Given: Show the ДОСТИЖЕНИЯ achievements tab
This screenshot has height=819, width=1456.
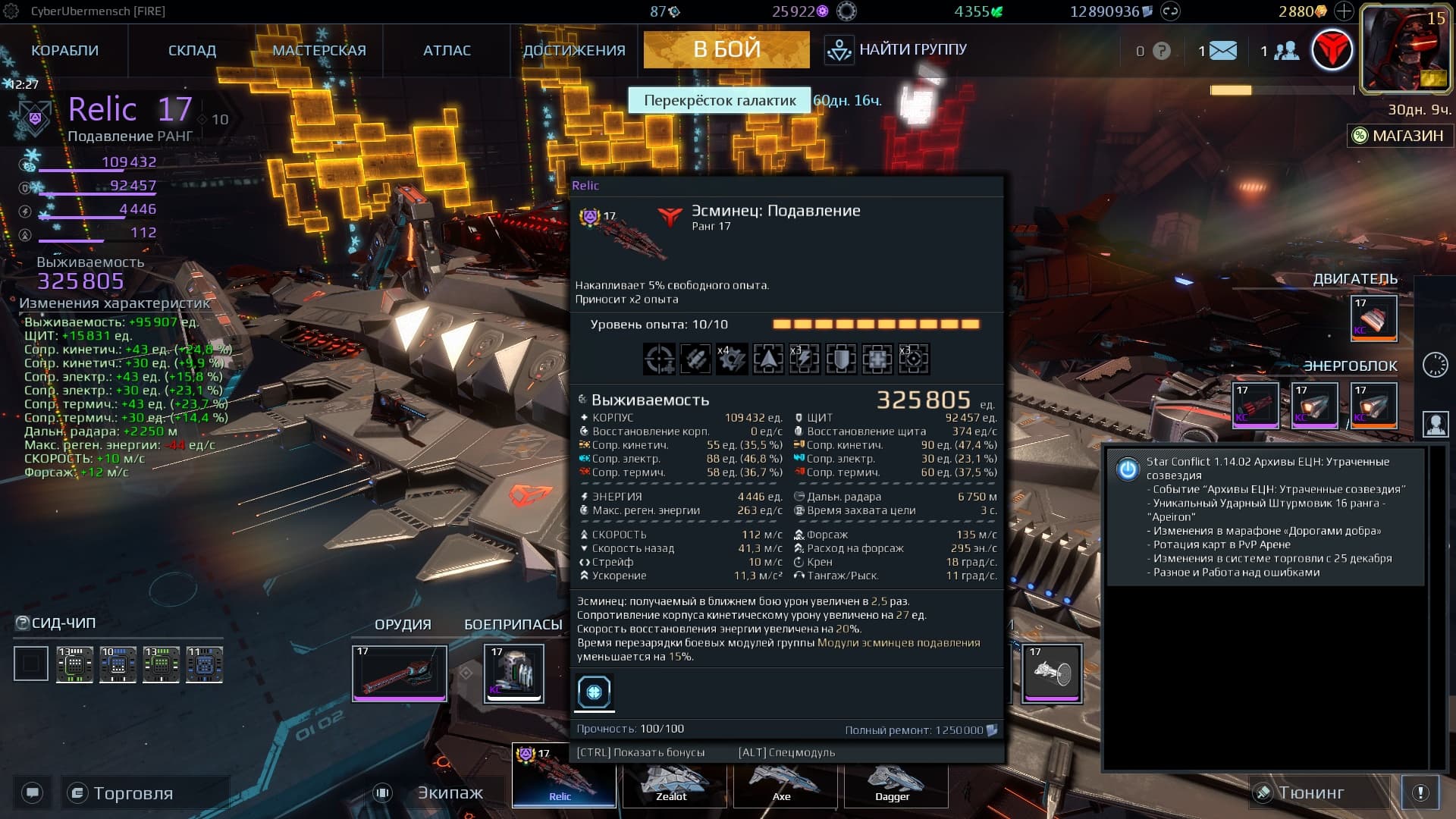Looking at the screenshot, I should [574, 50].
